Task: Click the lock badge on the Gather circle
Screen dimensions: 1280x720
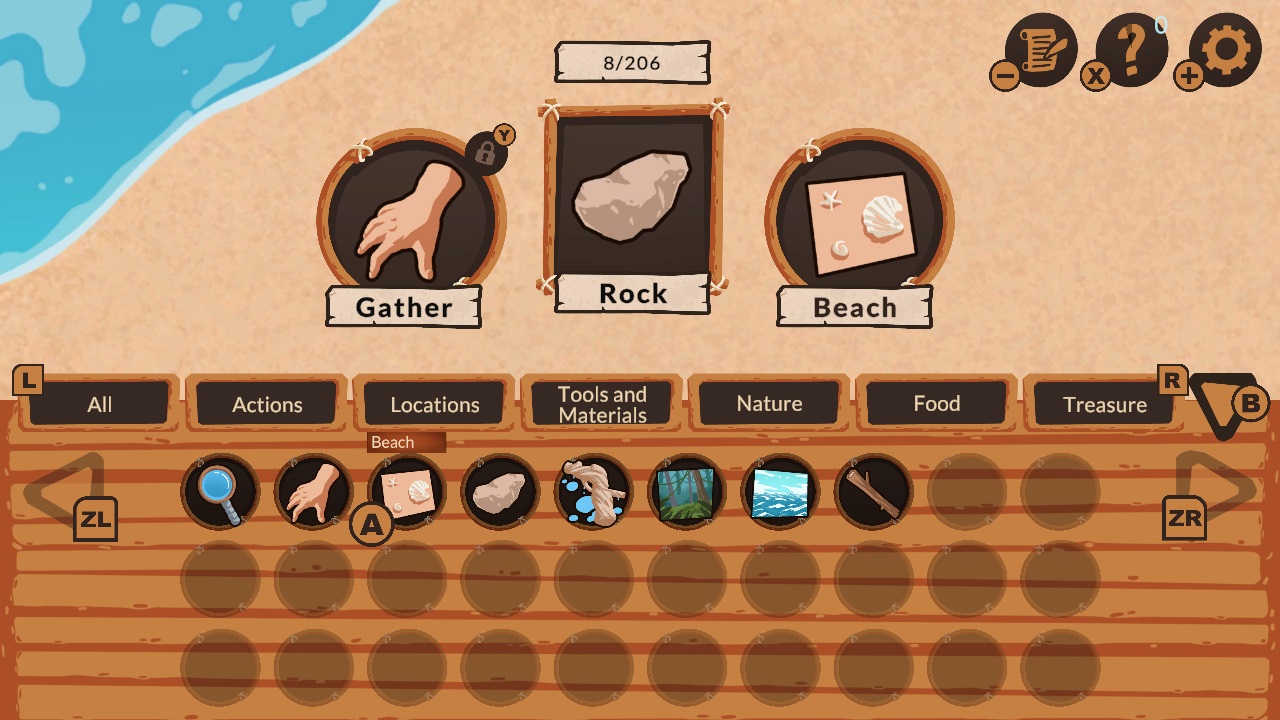Action: click(x=489, y=150)
